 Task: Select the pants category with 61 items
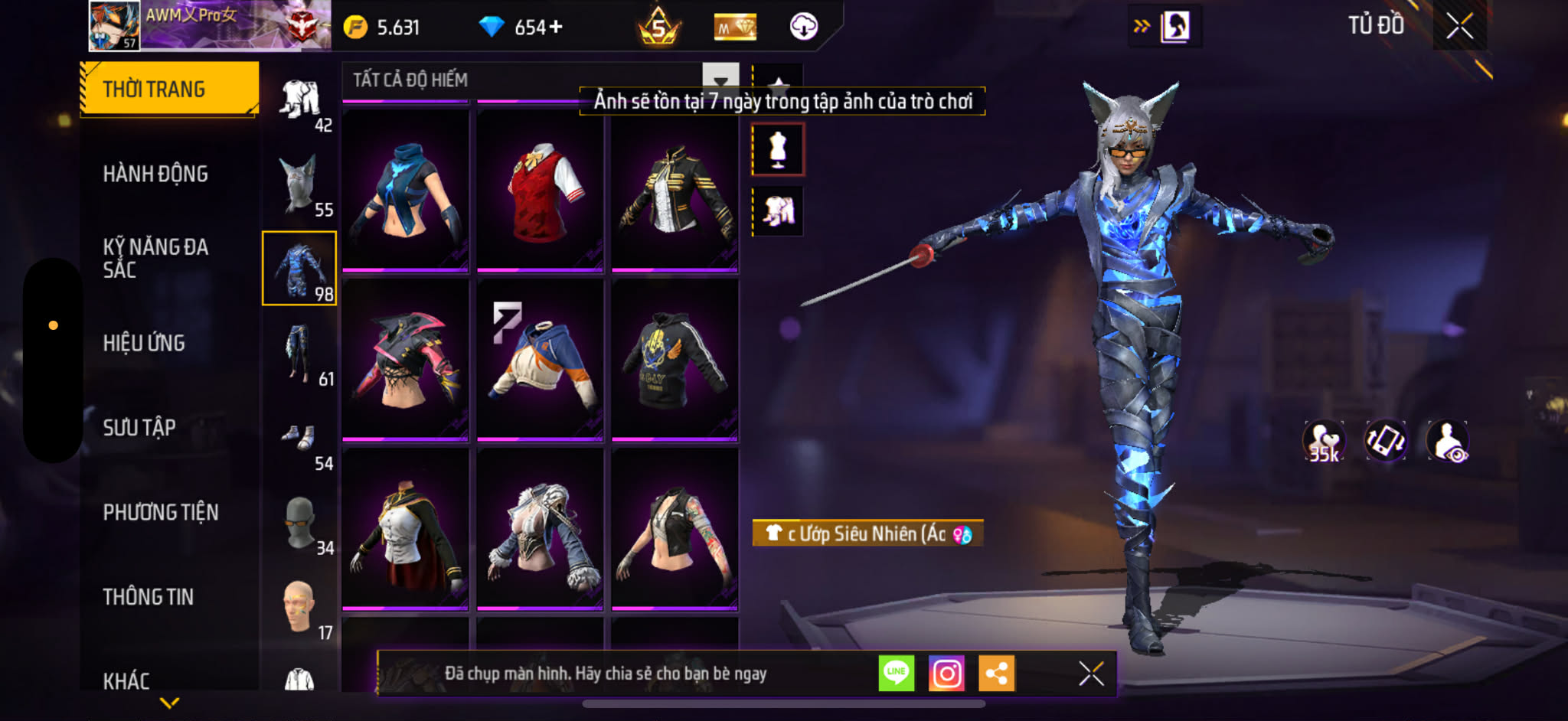tap(299, 354)
